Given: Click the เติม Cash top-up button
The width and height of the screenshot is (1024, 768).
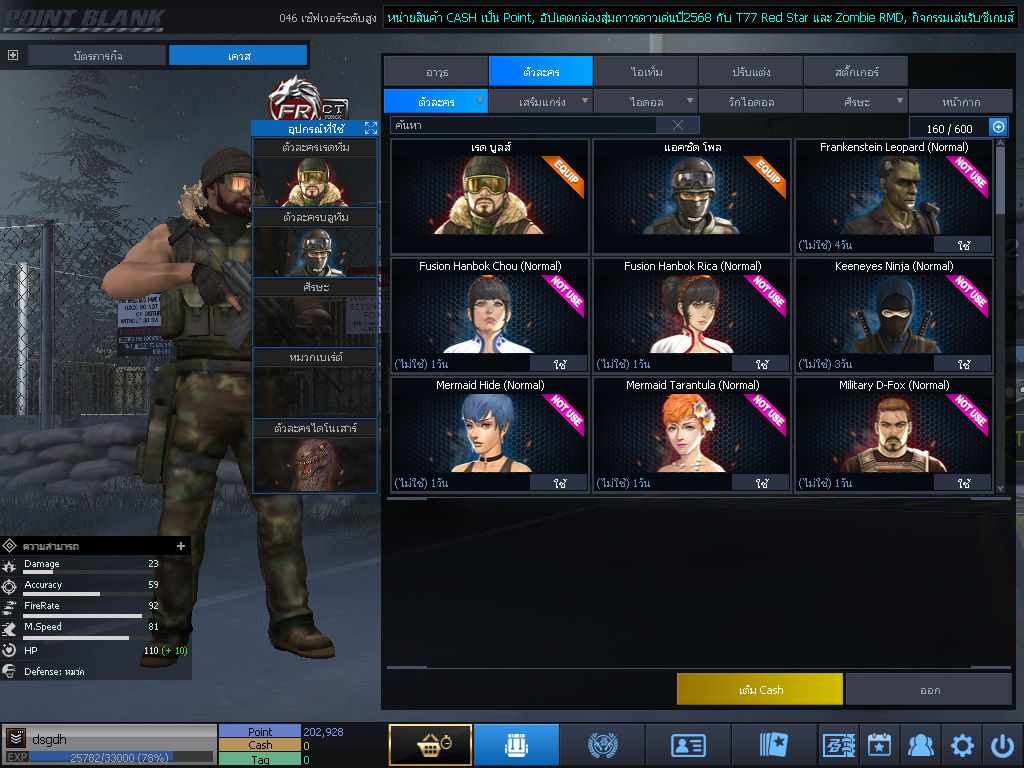Looking at the screenshot, I should (x=759, y=689).
